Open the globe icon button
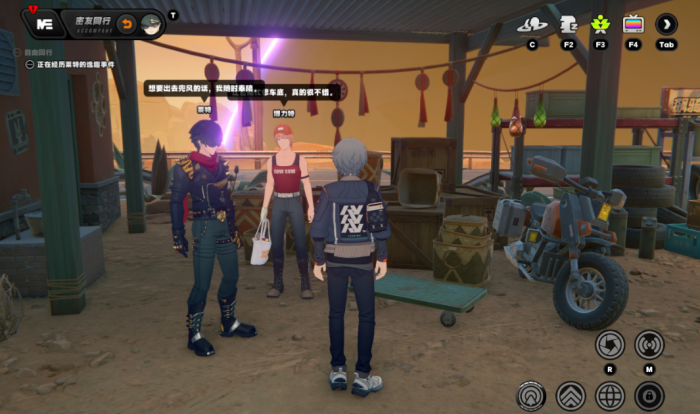The image size is (700, 414). pos(610,396)
